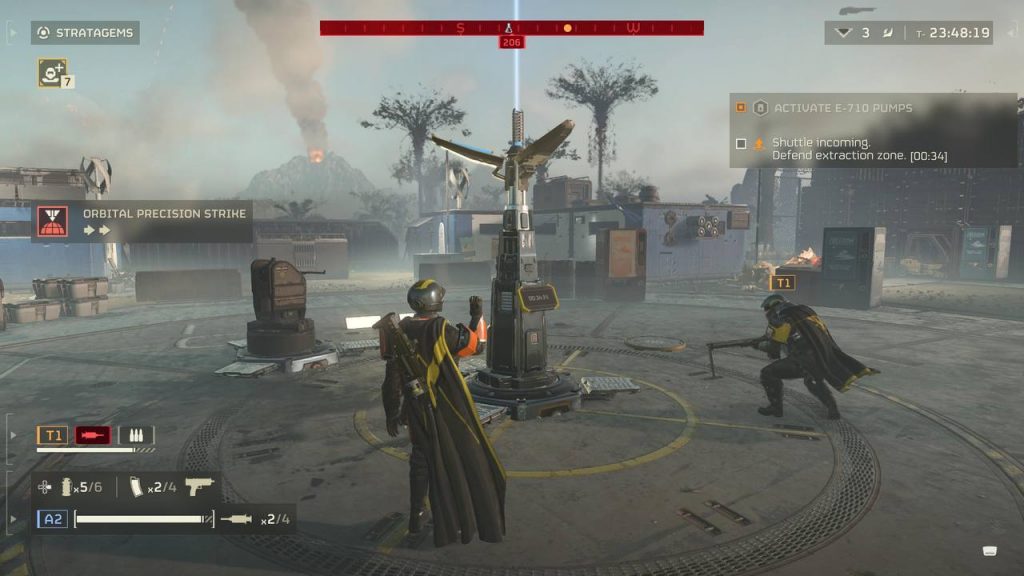Select the three-bullet ammo icon
Viewport: 1024px width, 576px height.
[x=136, y=435]
